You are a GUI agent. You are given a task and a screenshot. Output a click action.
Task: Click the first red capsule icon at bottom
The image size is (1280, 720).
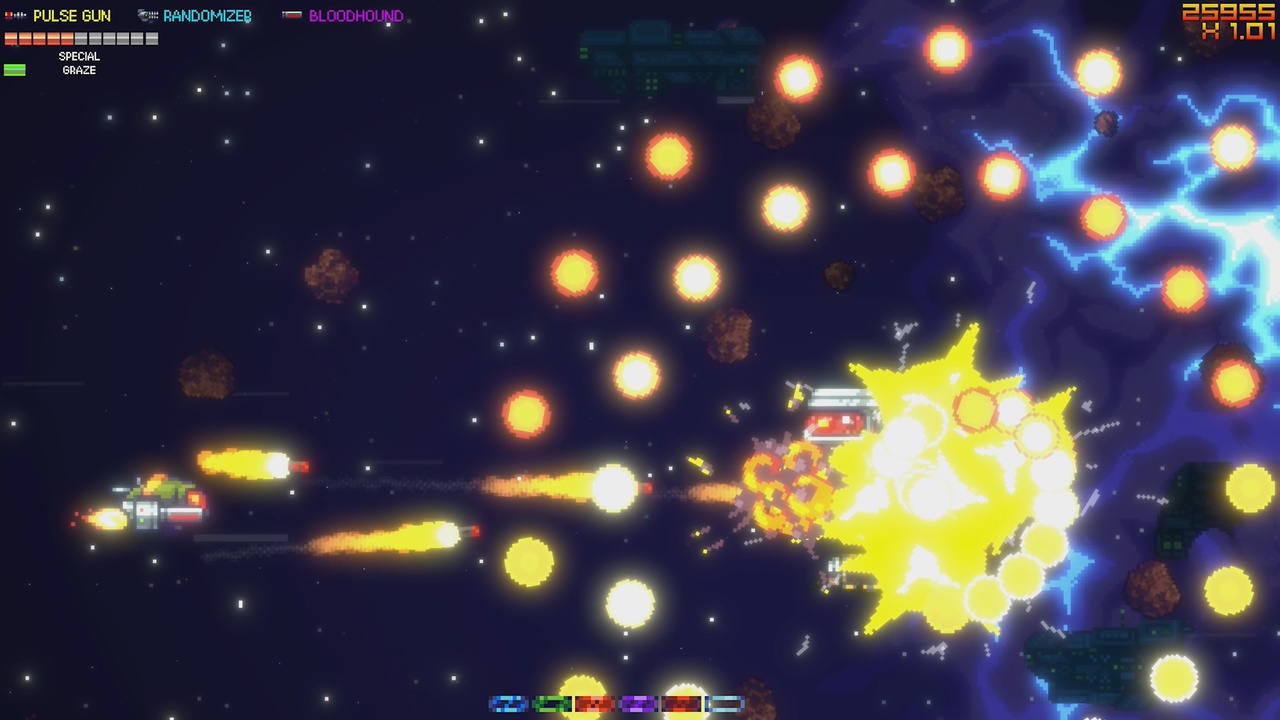(593, 706)
